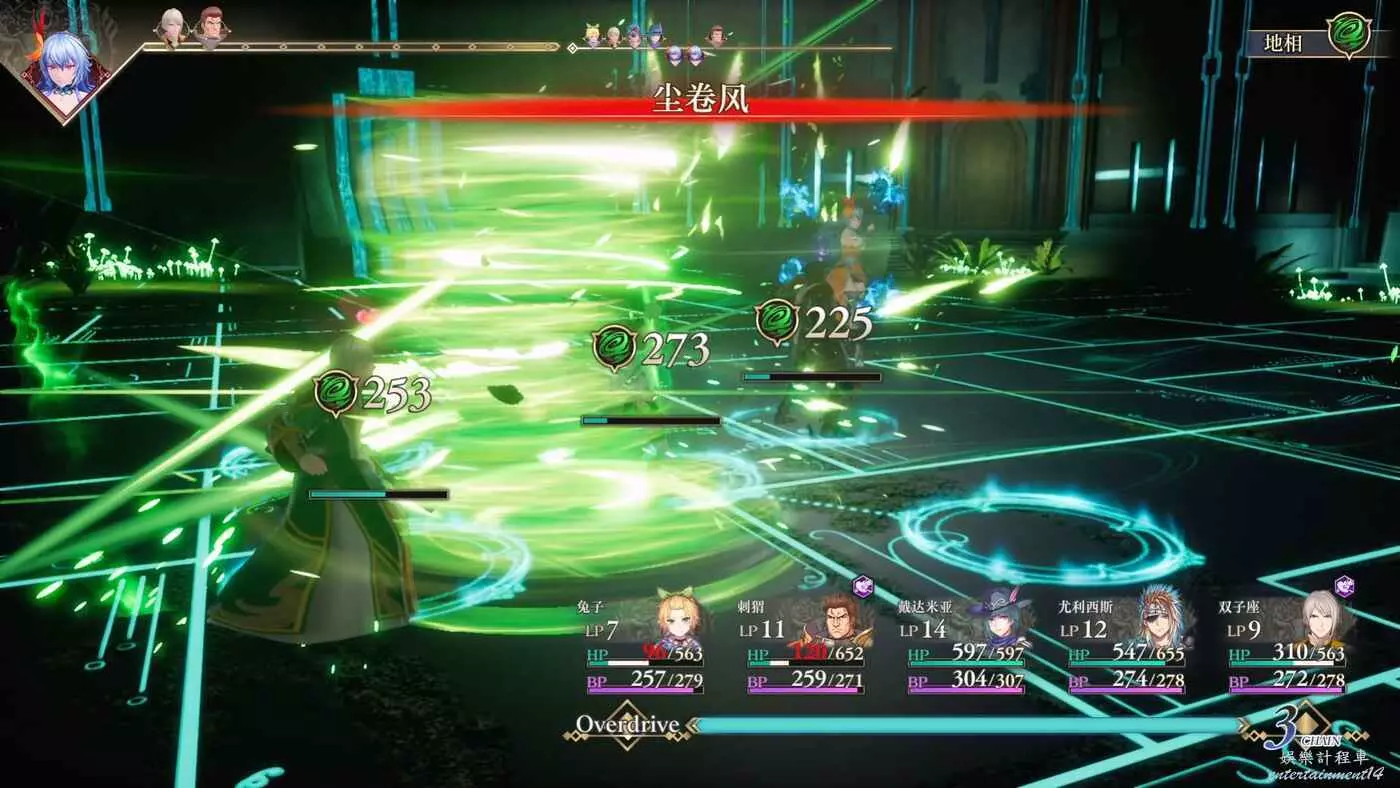The height and width of the screenshot is (788, 1400).
Task: Click the 地相 green wind element icon
Action: 1348,34
